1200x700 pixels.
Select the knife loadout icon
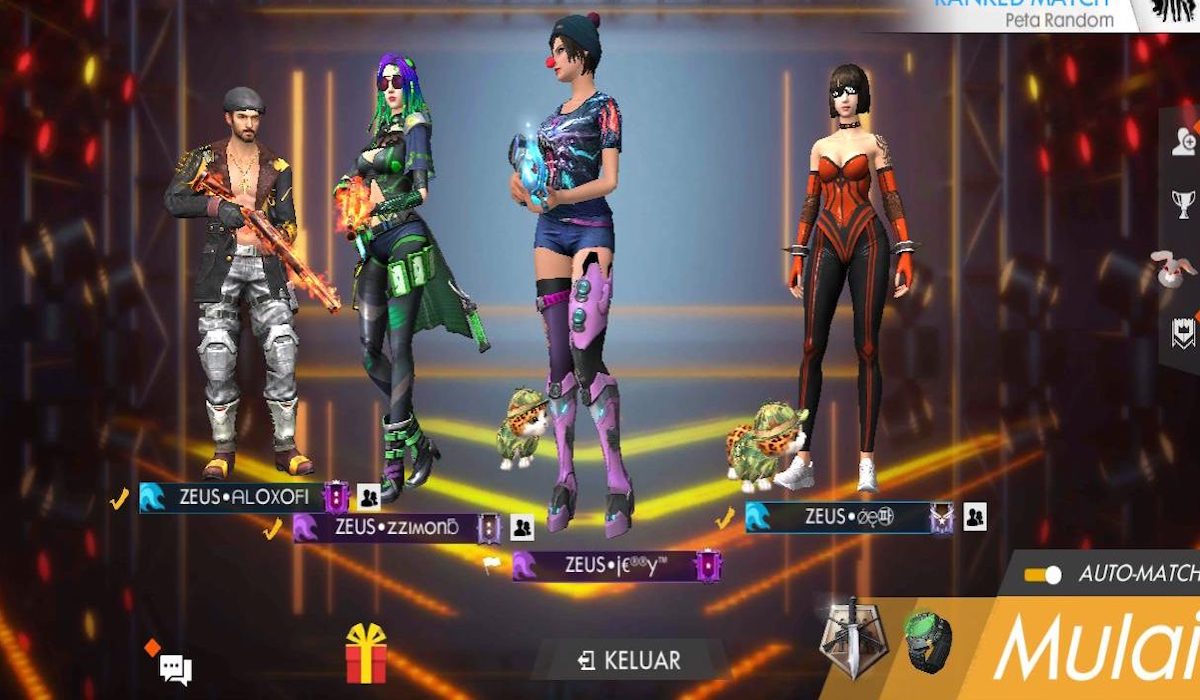pos(850,637)
